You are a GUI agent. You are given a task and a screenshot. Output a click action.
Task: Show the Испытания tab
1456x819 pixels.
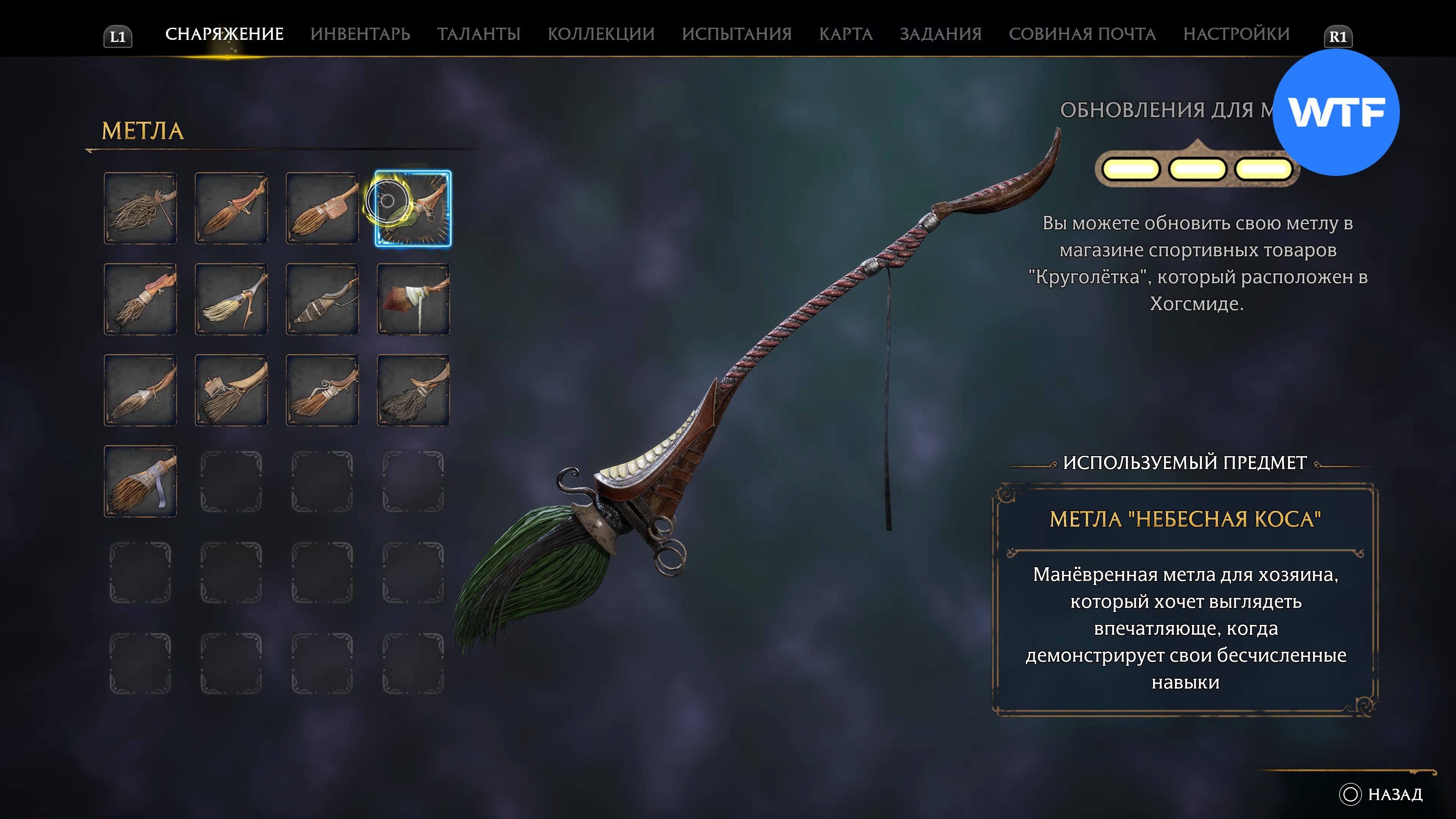[736, 34]
